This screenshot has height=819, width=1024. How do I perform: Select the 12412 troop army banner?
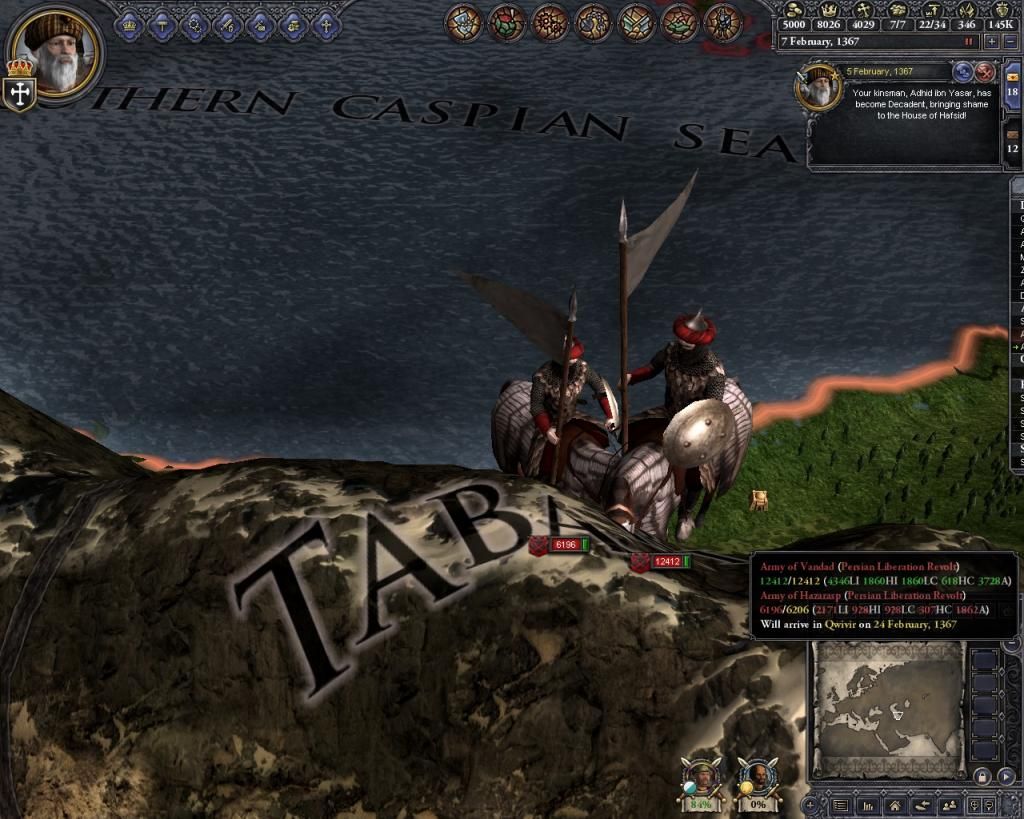[x=665, y=562]
